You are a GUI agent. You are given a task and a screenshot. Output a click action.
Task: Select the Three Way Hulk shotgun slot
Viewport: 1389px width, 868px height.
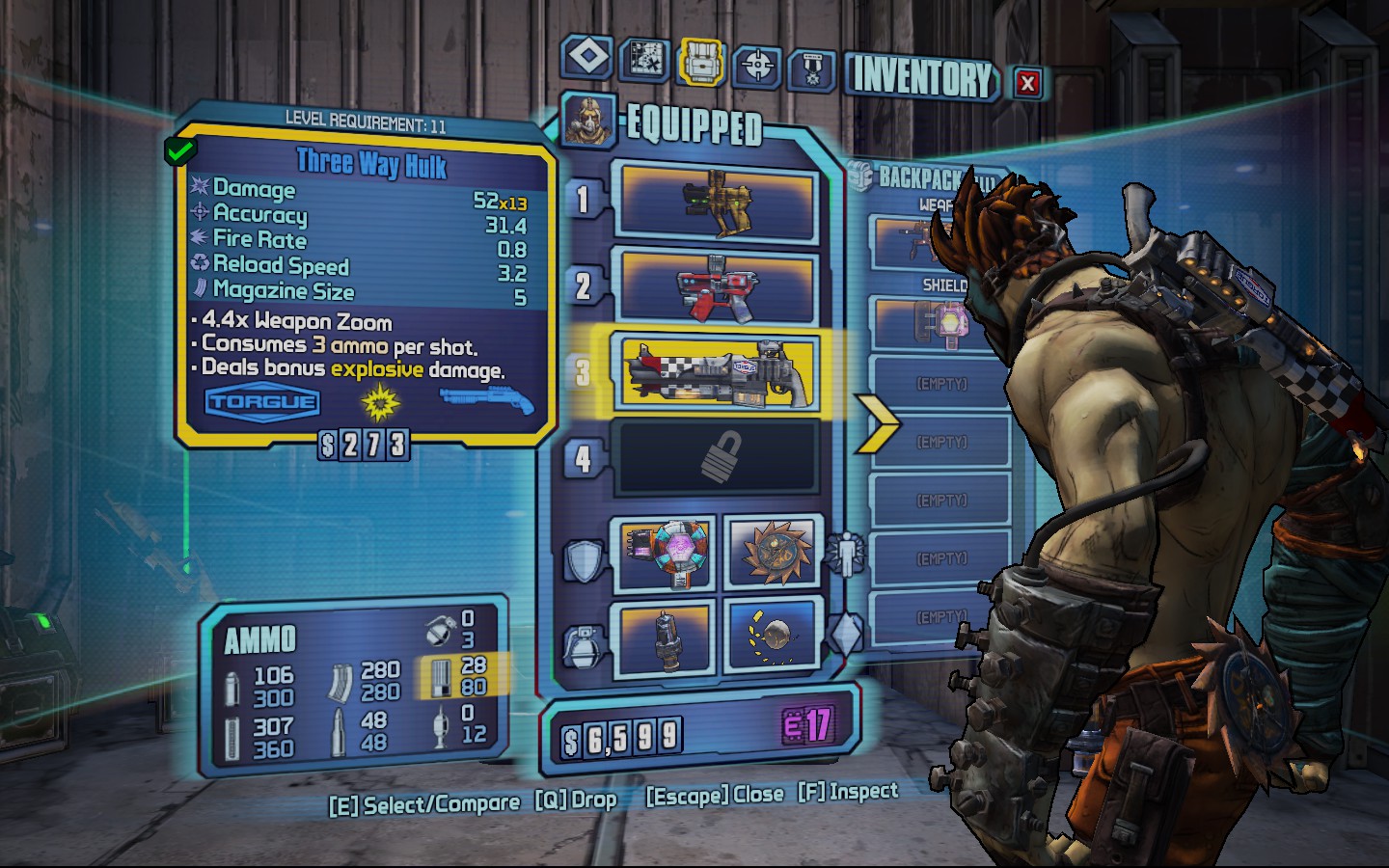coord(717,372)
